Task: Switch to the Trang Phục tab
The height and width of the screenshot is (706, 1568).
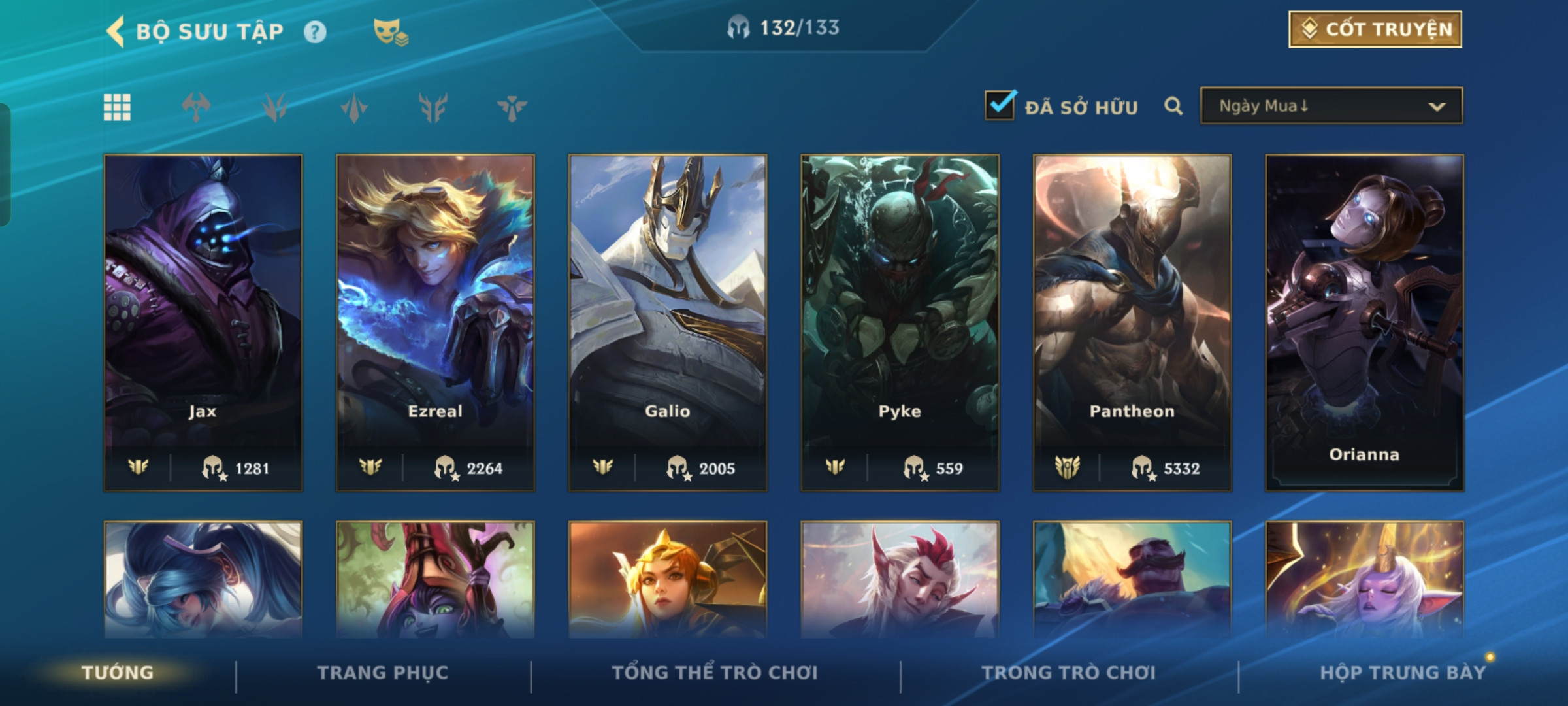Action: coord(383,673)
